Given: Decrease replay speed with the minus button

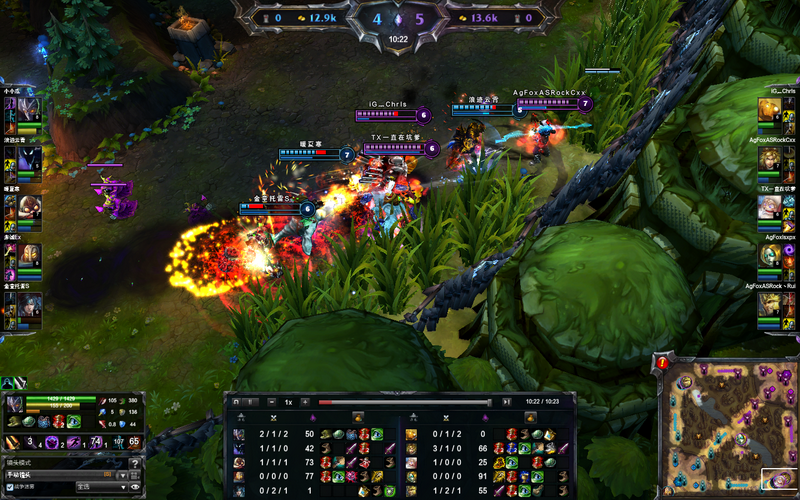Looking at the screenshot, I should tap(273, 401).
